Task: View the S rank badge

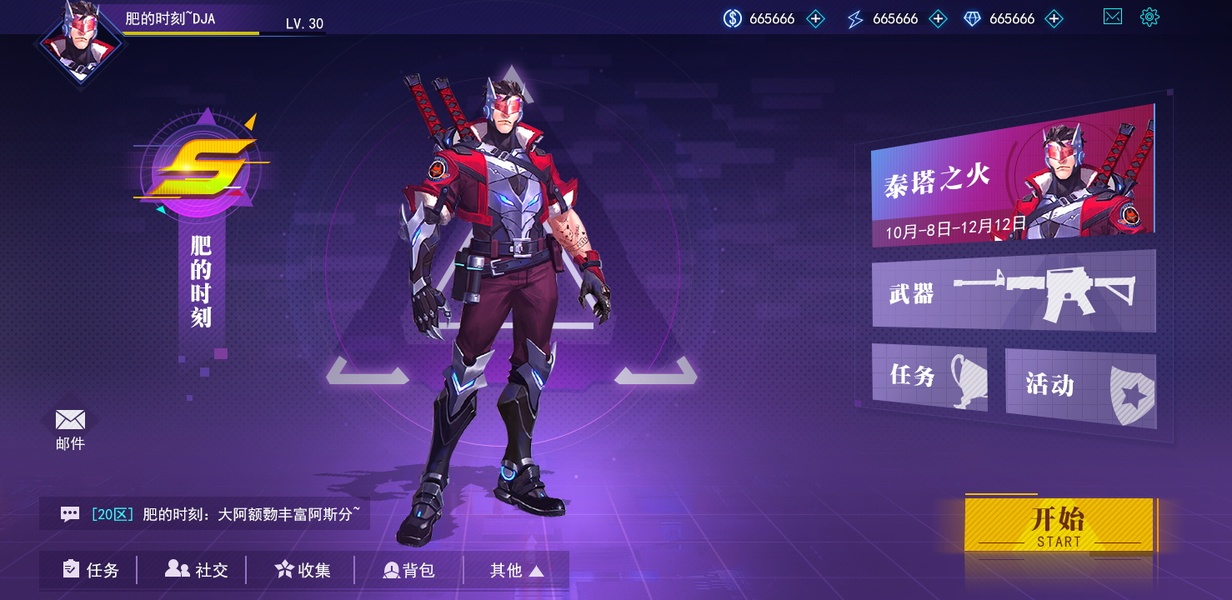Action: pyautogui.click(x=198, y=170)
